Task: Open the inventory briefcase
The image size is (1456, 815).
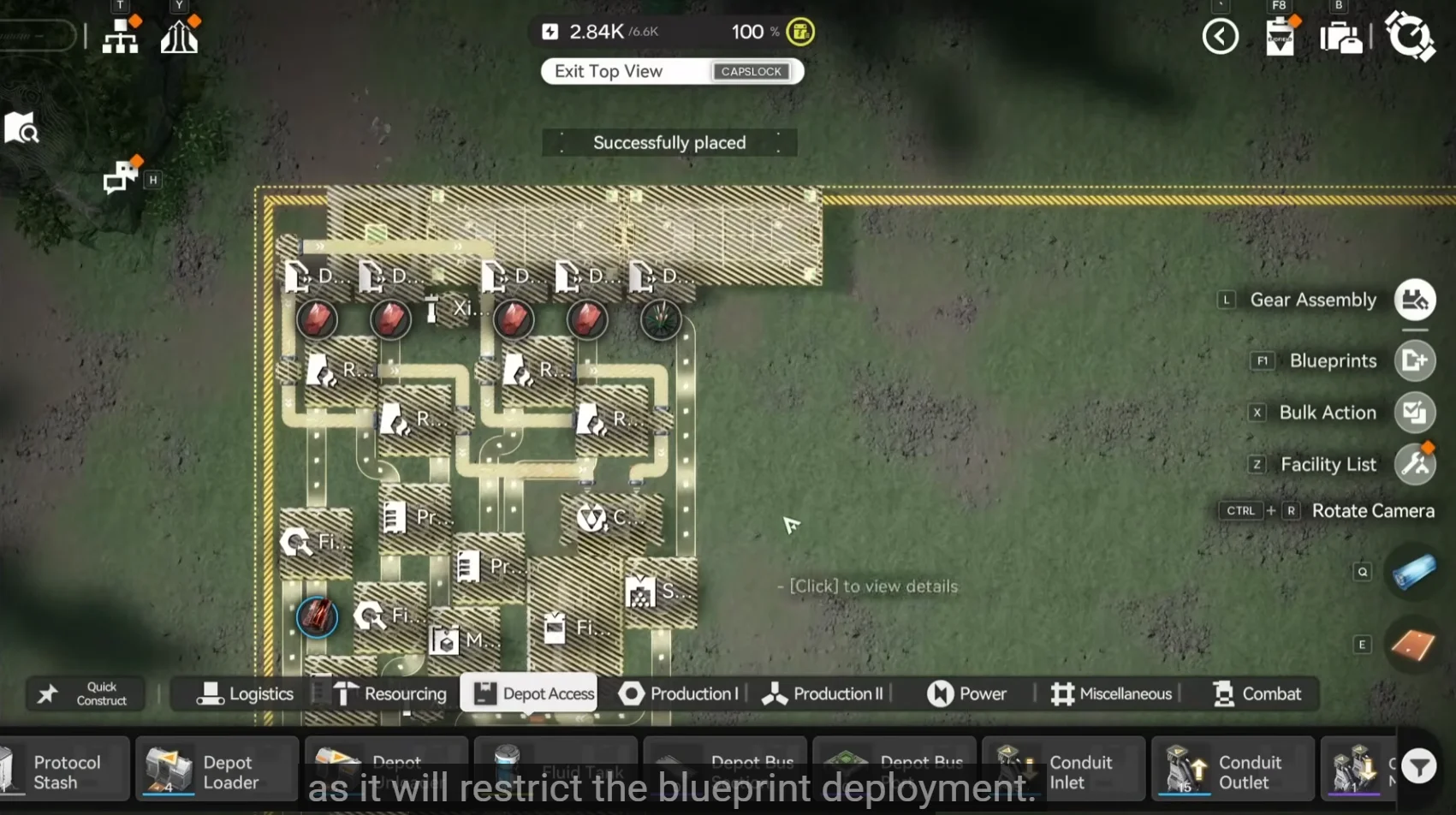Action: (1340, 37)
